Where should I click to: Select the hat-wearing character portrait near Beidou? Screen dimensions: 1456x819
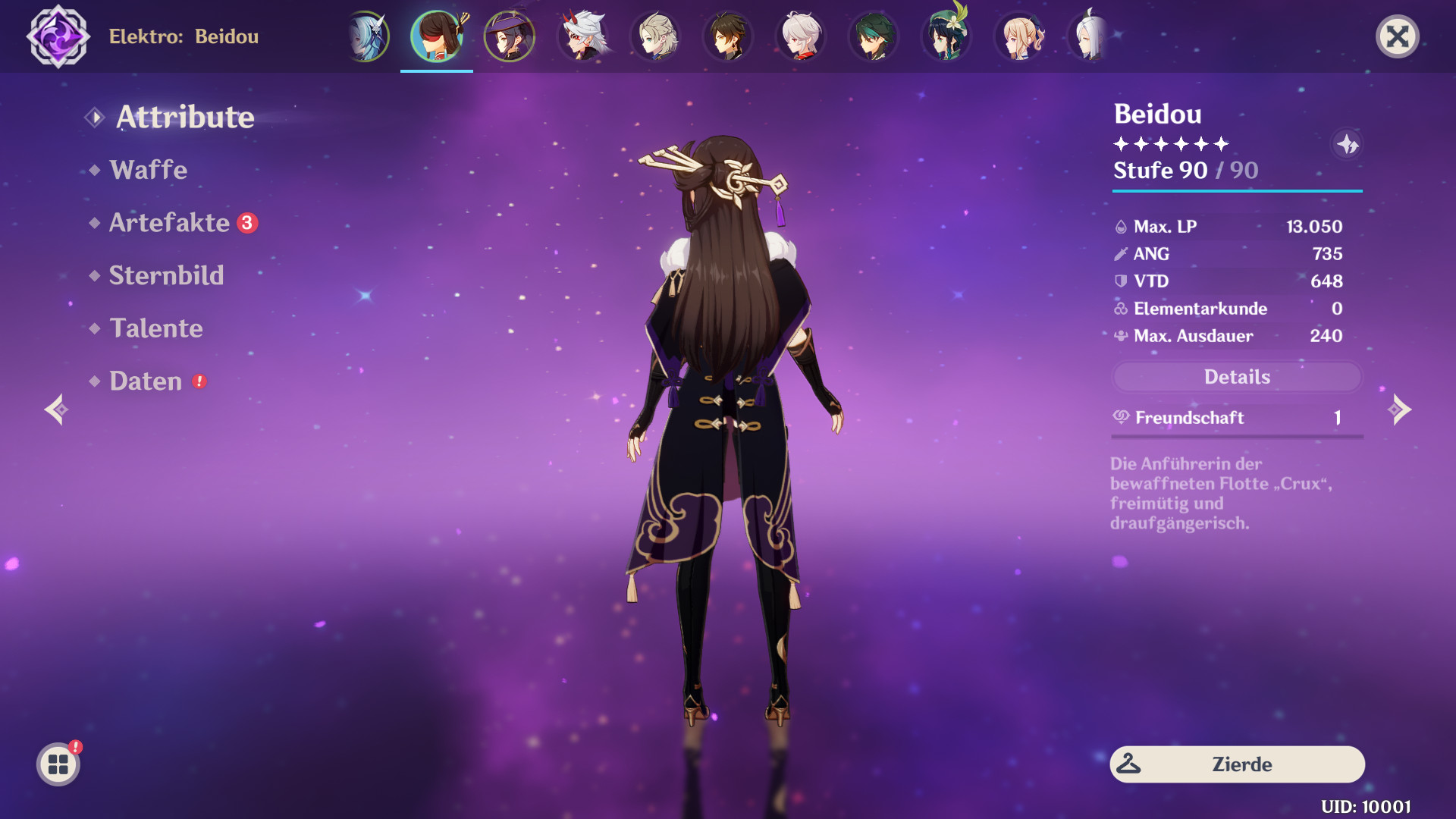[x=510, y=36]
